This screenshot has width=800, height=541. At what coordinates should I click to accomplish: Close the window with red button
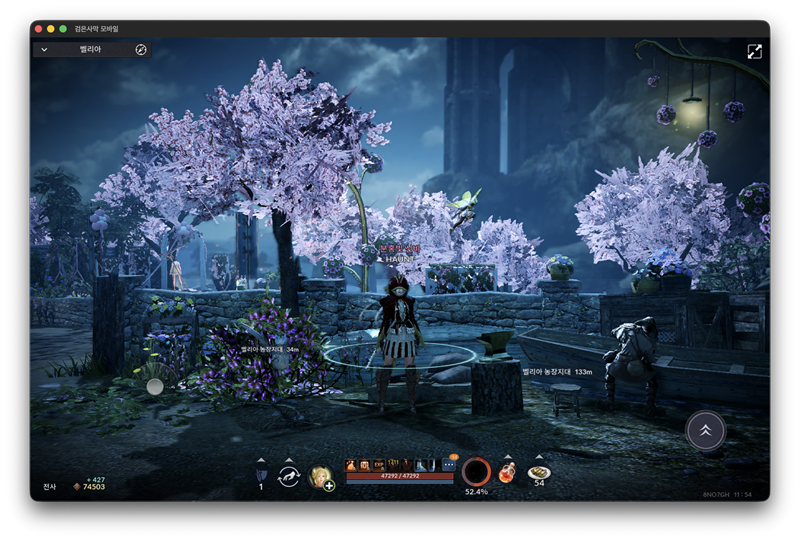point(36,29)
